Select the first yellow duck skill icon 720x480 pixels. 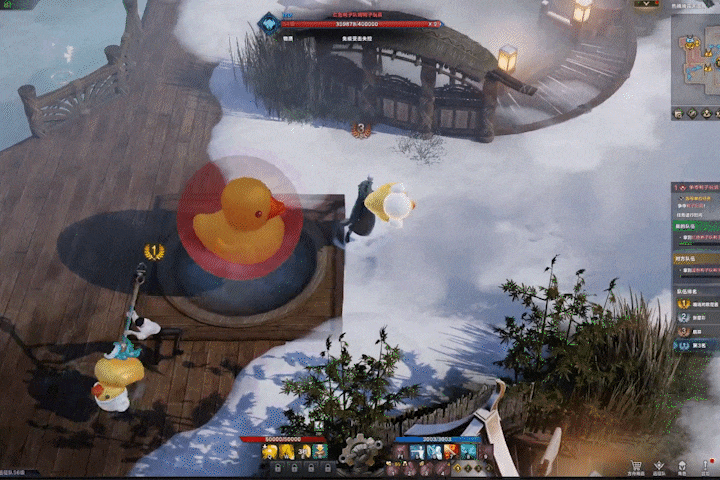pos(269,452)
